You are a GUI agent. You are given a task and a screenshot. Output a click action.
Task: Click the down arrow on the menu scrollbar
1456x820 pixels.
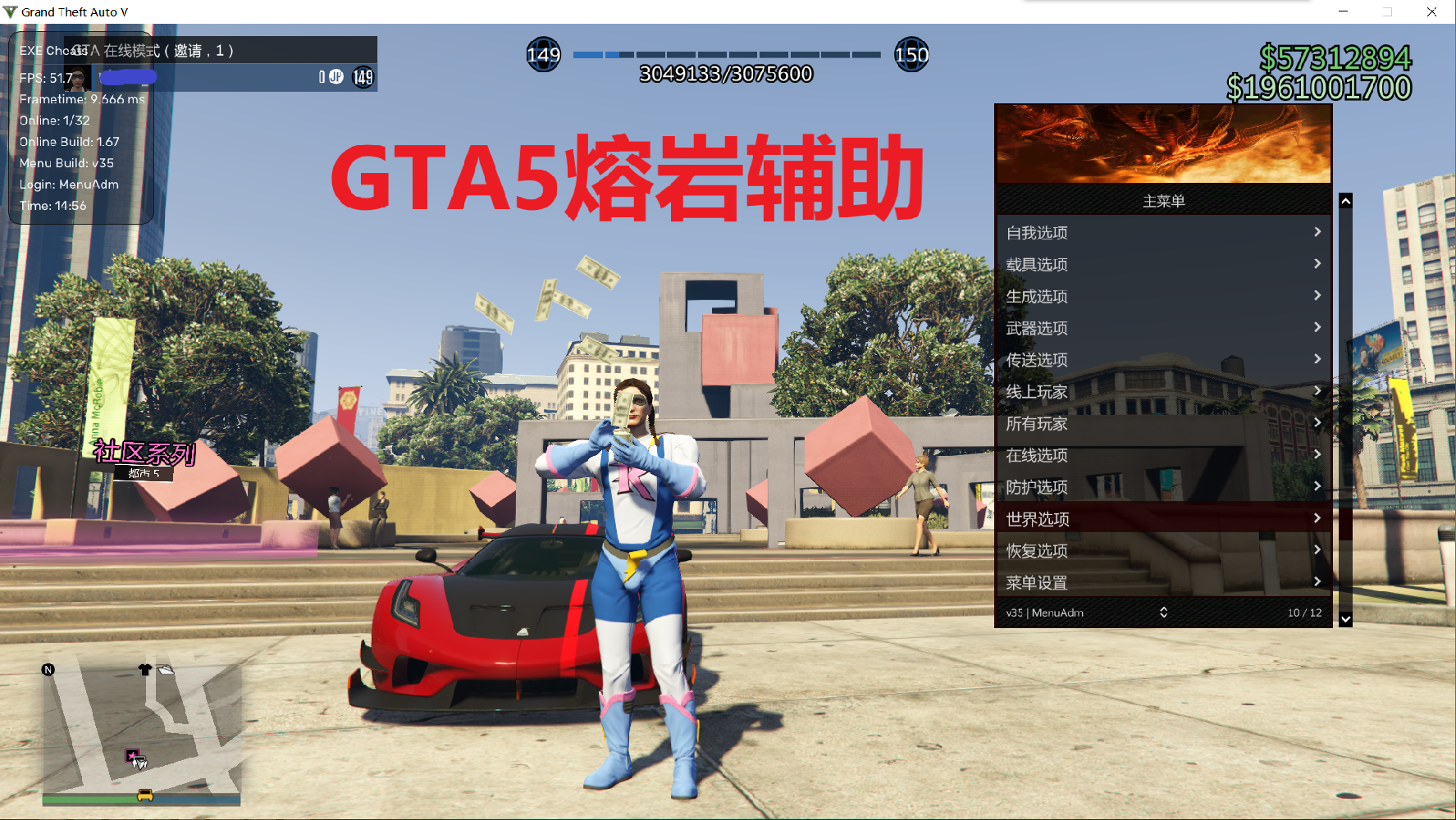point(1345,619)
